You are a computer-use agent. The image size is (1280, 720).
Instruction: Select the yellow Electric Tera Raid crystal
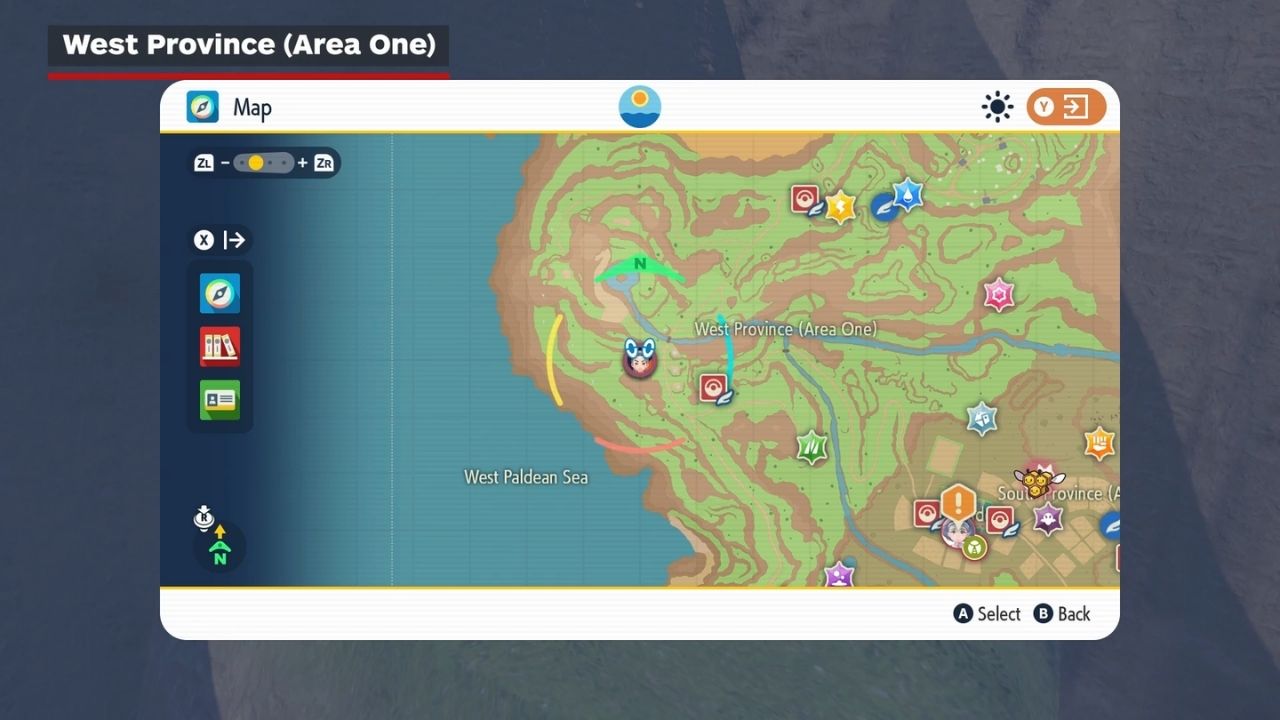pyautogui.click(x=840, y=207)
